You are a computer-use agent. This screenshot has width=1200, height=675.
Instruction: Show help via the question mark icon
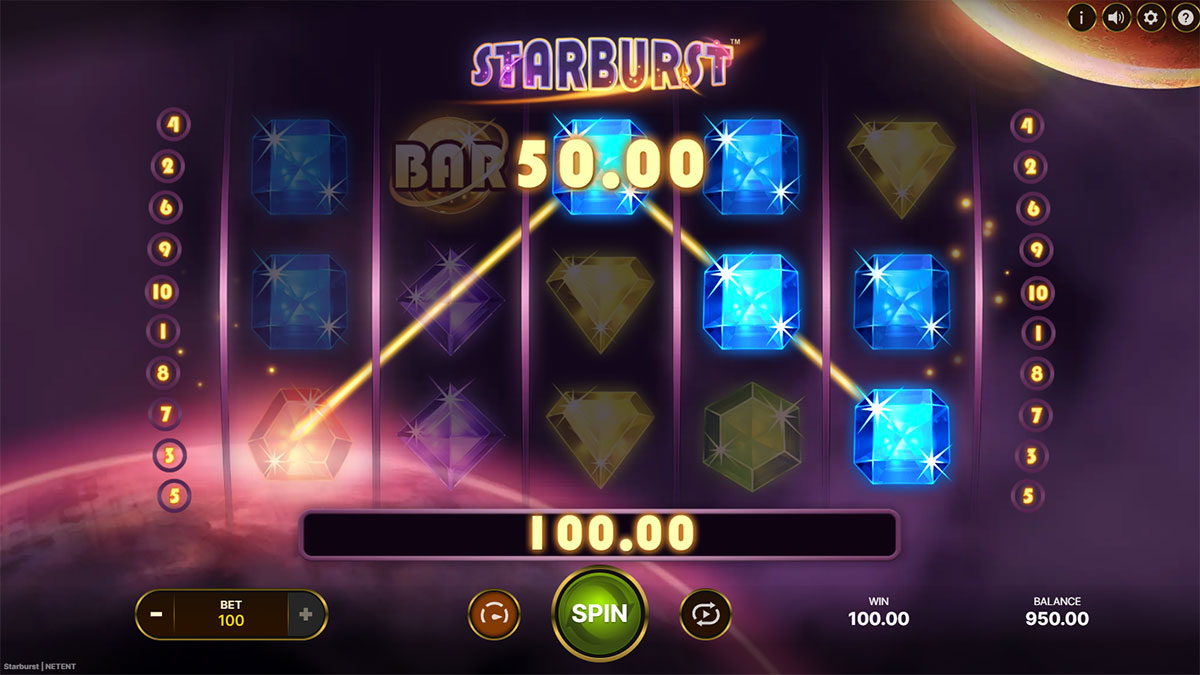[1183, 17]
